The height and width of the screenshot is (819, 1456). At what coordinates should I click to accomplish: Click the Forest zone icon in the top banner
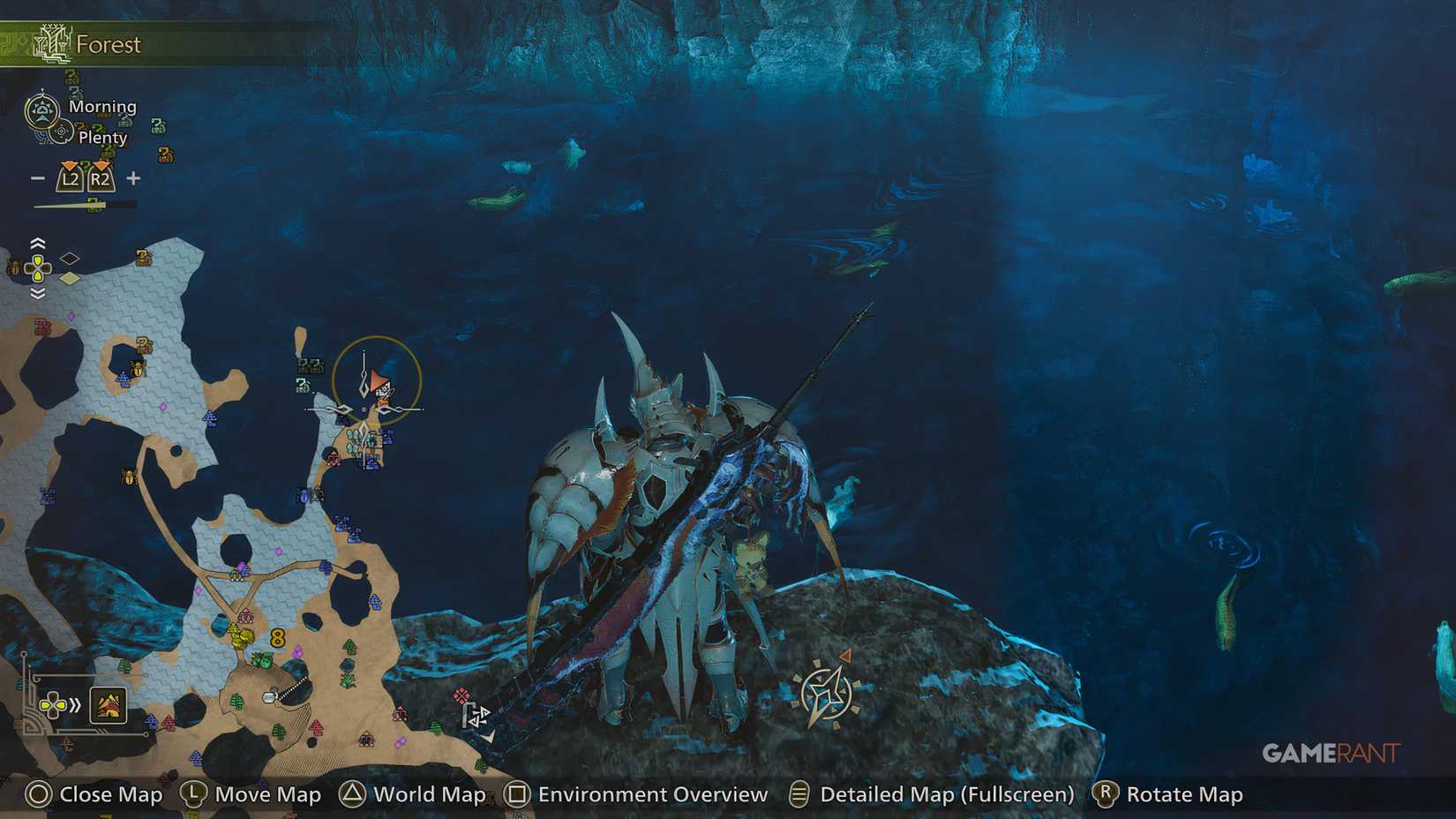(x=53, y=42)
